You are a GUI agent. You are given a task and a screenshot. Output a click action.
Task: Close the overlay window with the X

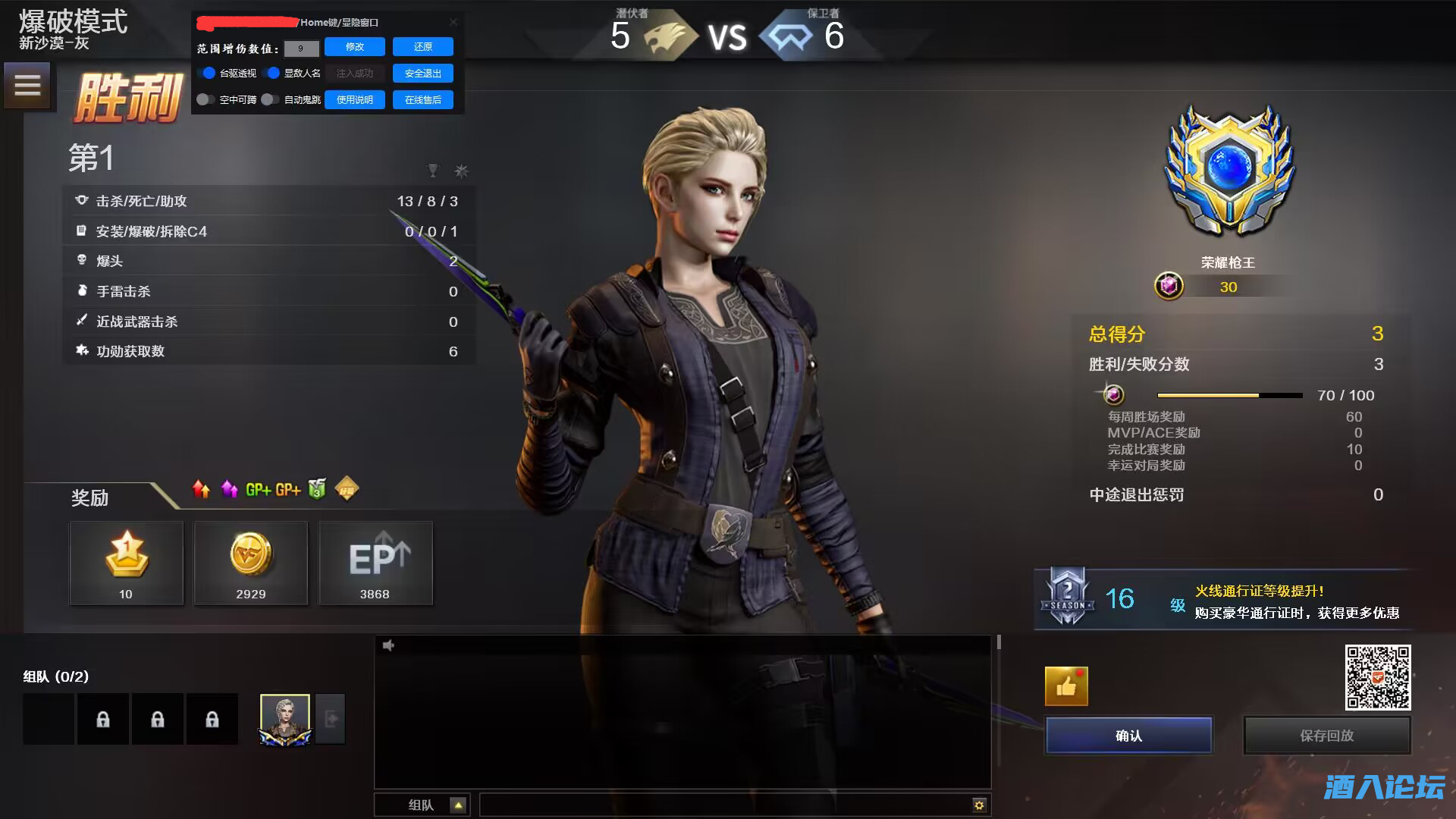[453, 22]
